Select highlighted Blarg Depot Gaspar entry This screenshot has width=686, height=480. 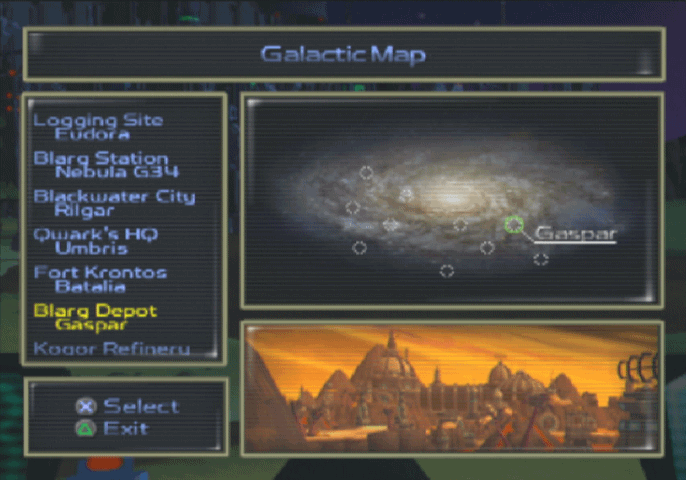[95, 317]
